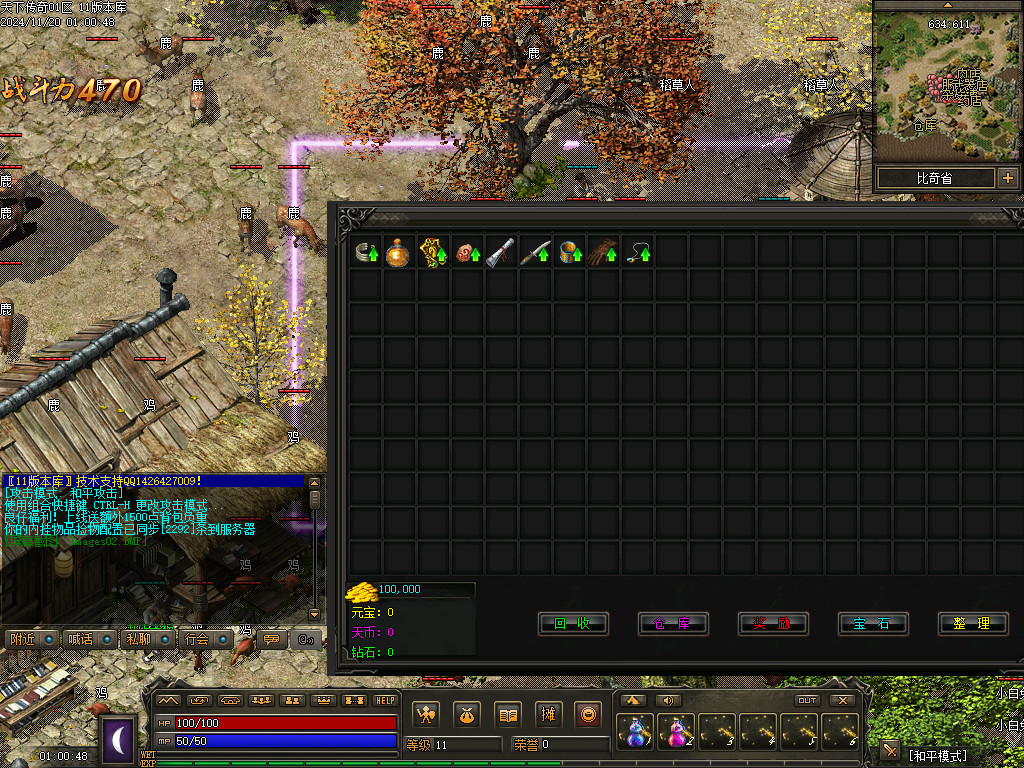Choose the brown leather gloves
Image resolution: width=1024 pixels, height=768 pixels.
(x=603, y=251)
